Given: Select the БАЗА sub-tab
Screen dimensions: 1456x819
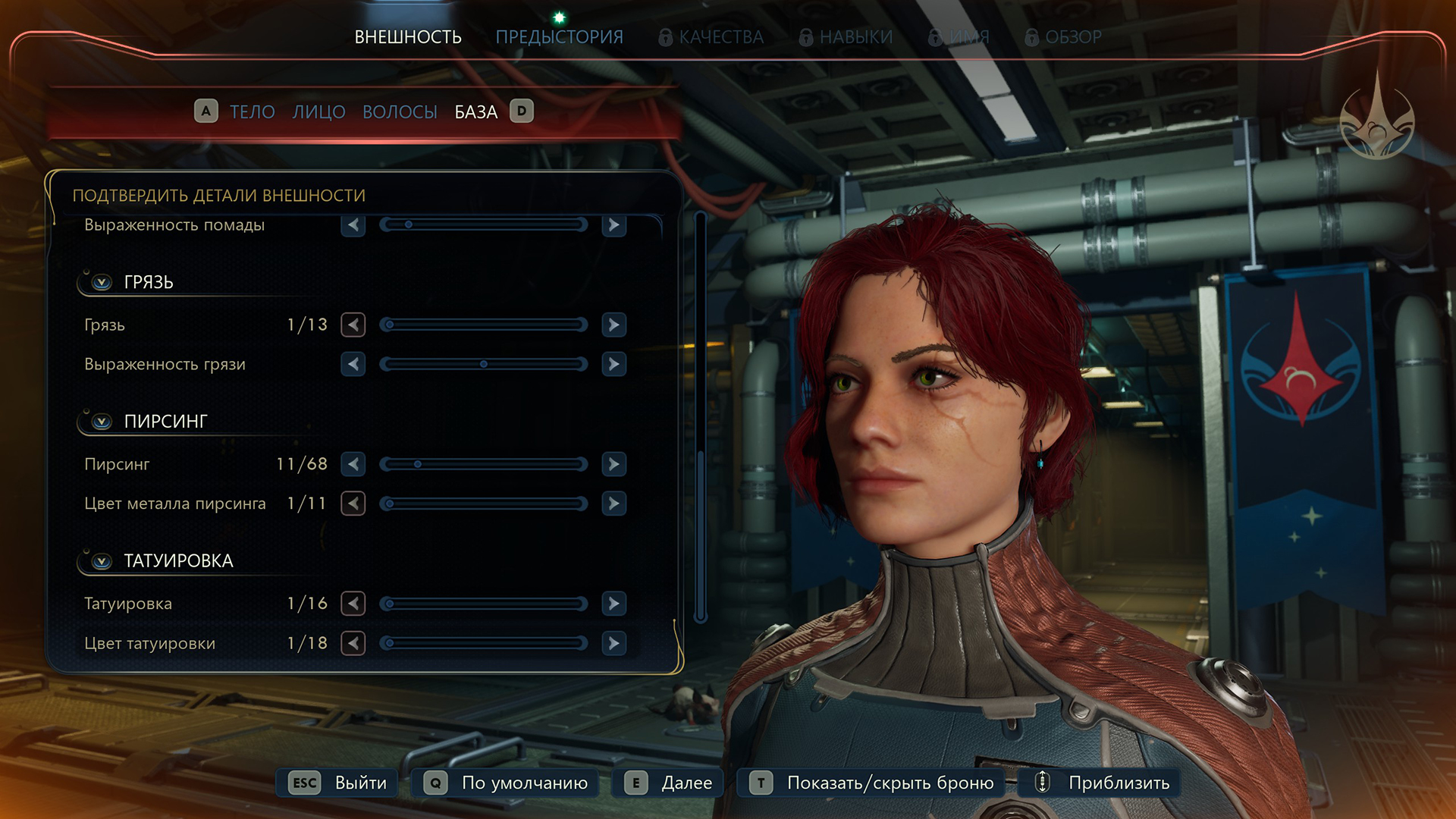Looking at the screenshot, I should click(x=475, y=111).
